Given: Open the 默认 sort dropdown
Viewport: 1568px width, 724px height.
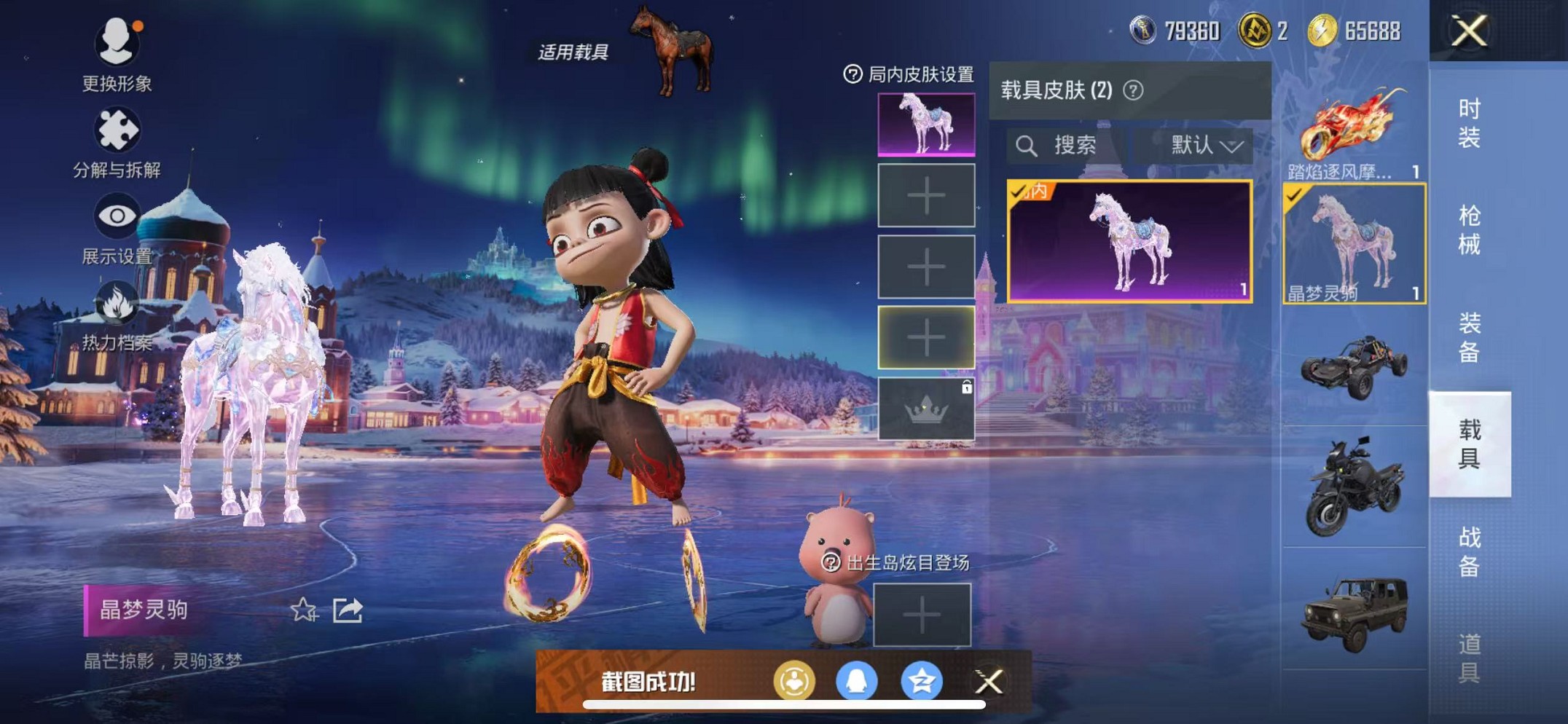Looking at the screenshot, I should [x=1205, y=146].
